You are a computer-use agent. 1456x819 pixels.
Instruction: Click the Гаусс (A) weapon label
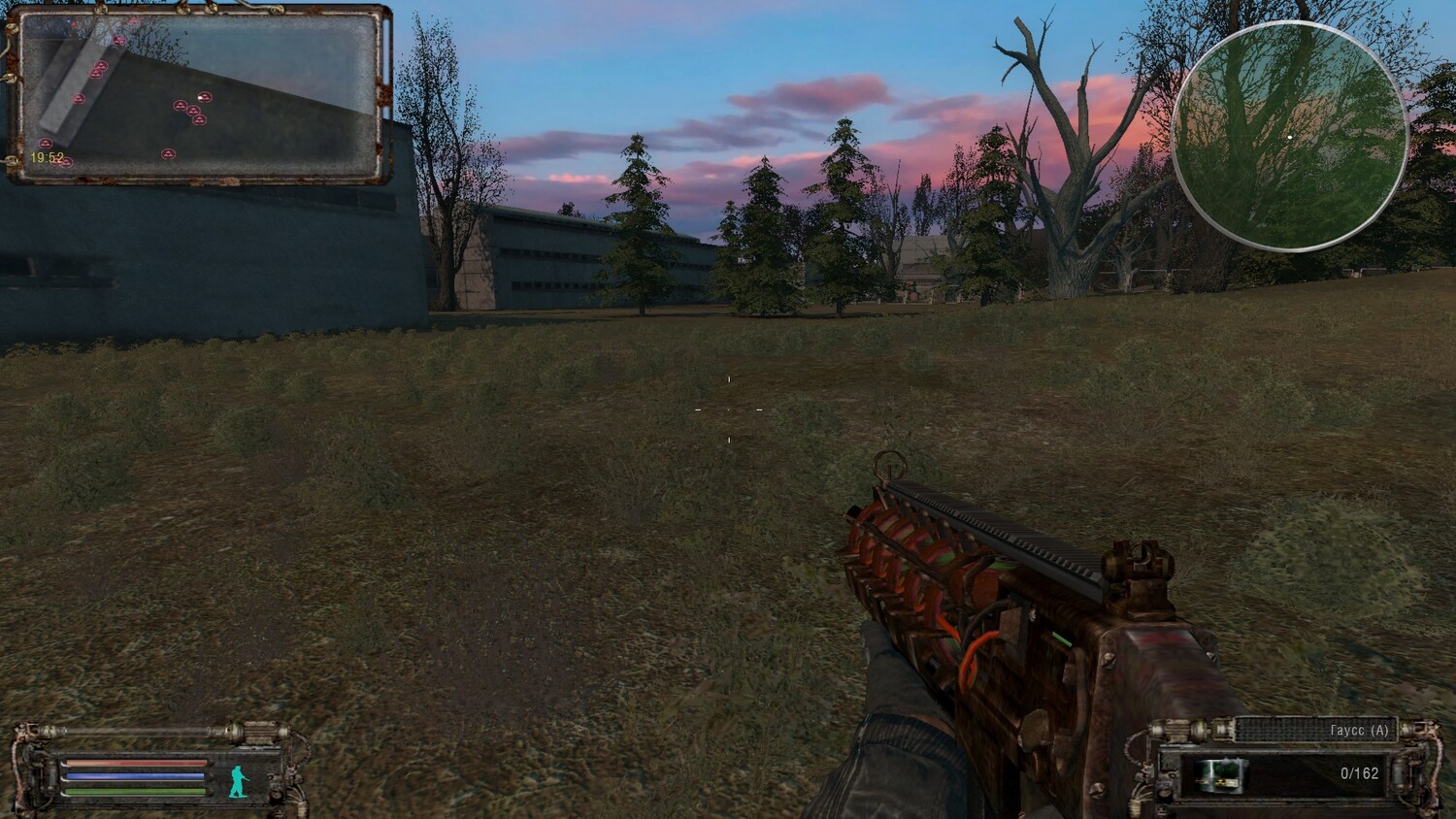point(1359,731)
